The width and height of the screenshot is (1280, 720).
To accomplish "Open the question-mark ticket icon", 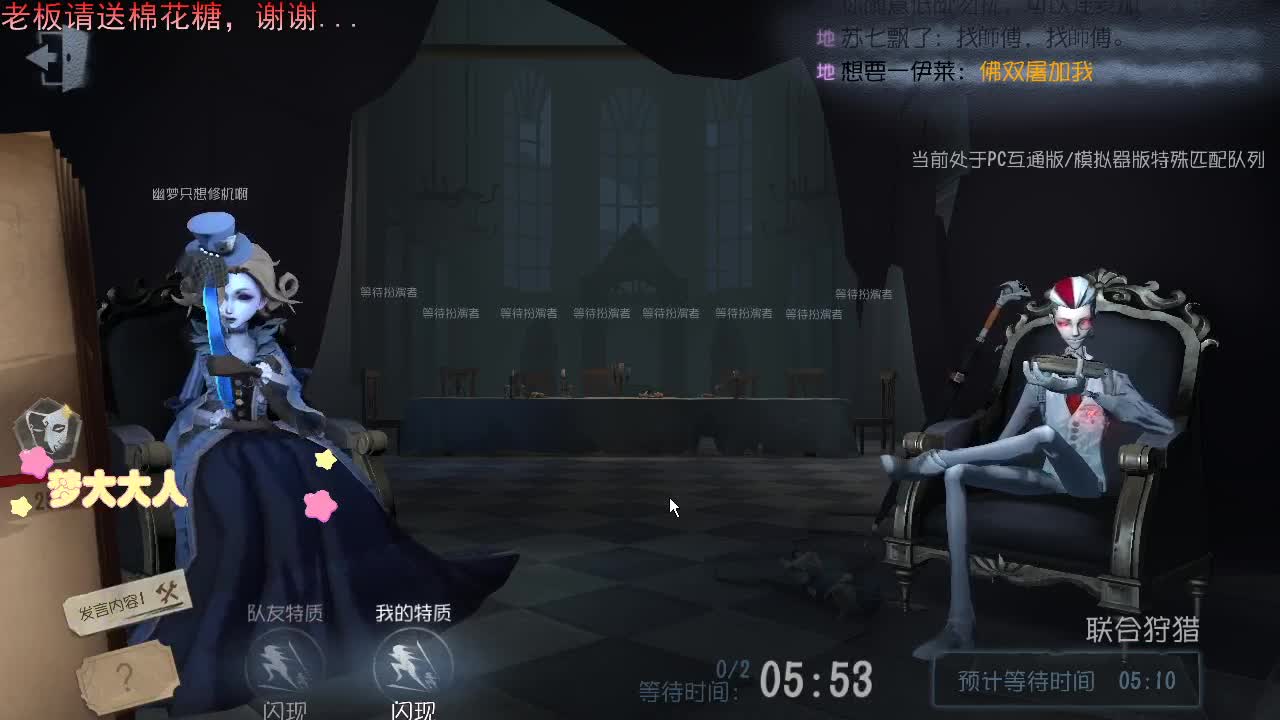I will (126, 676).
